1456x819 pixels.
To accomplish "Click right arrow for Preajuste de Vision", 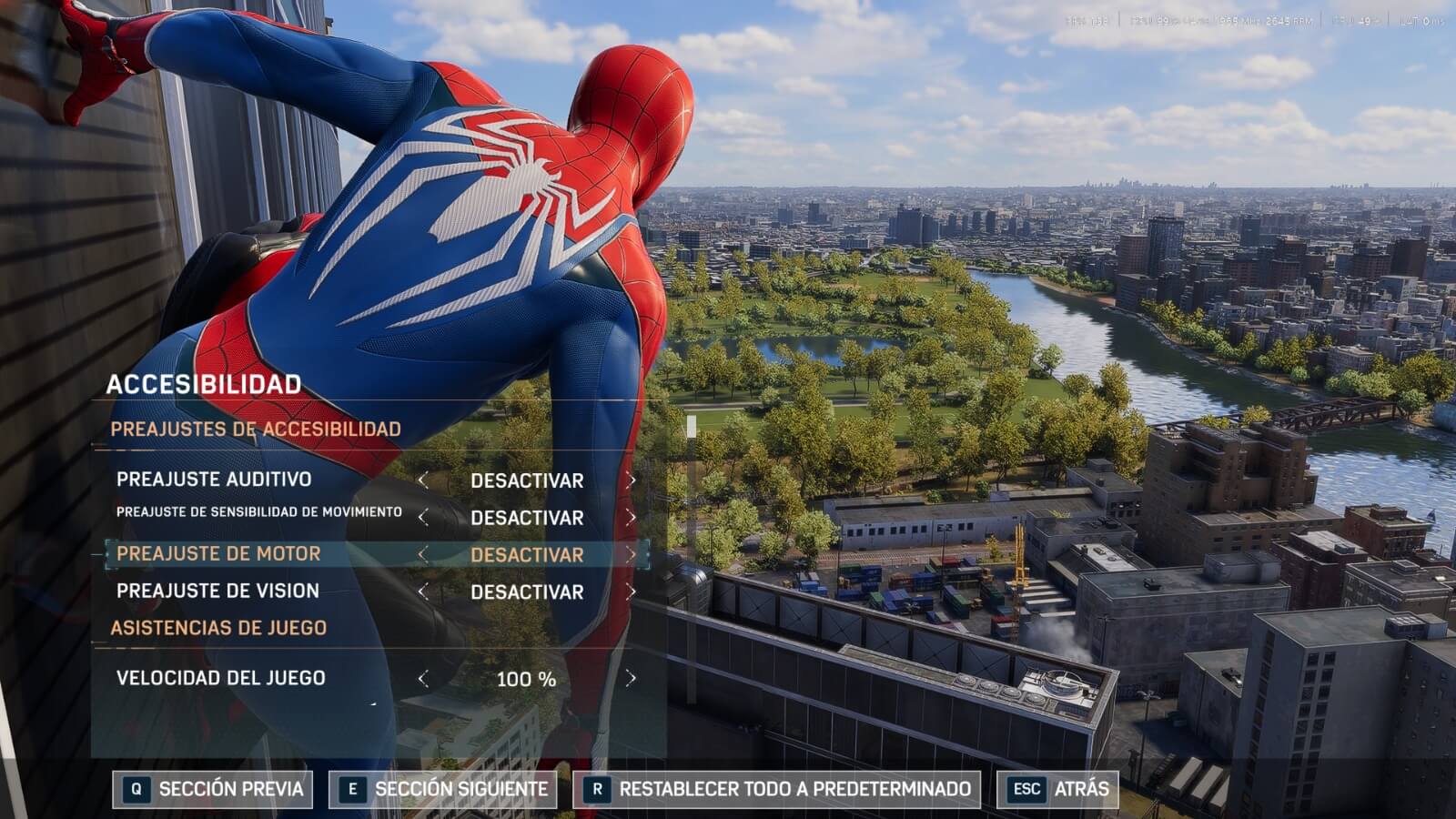I will [631, 591].
